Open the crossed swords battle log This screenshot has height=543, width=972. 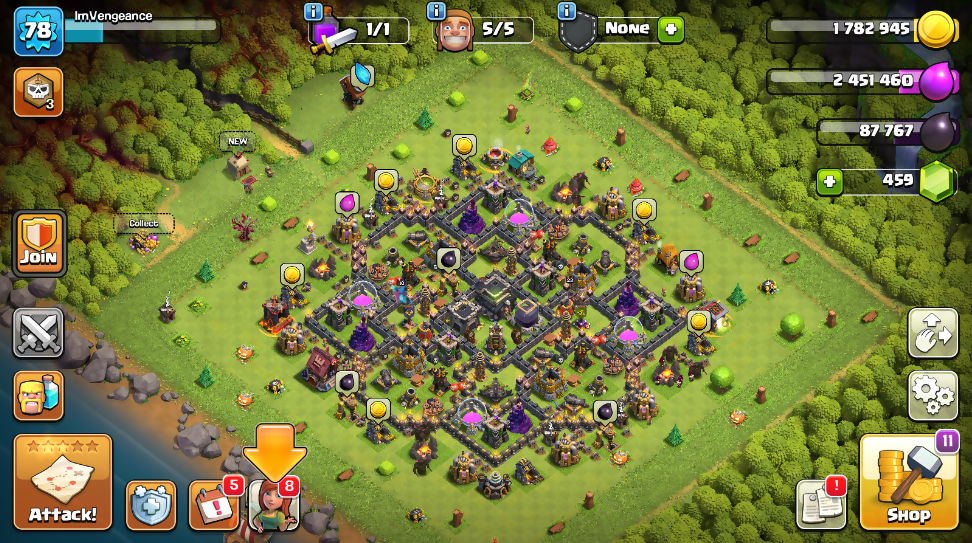pos(39,332)
